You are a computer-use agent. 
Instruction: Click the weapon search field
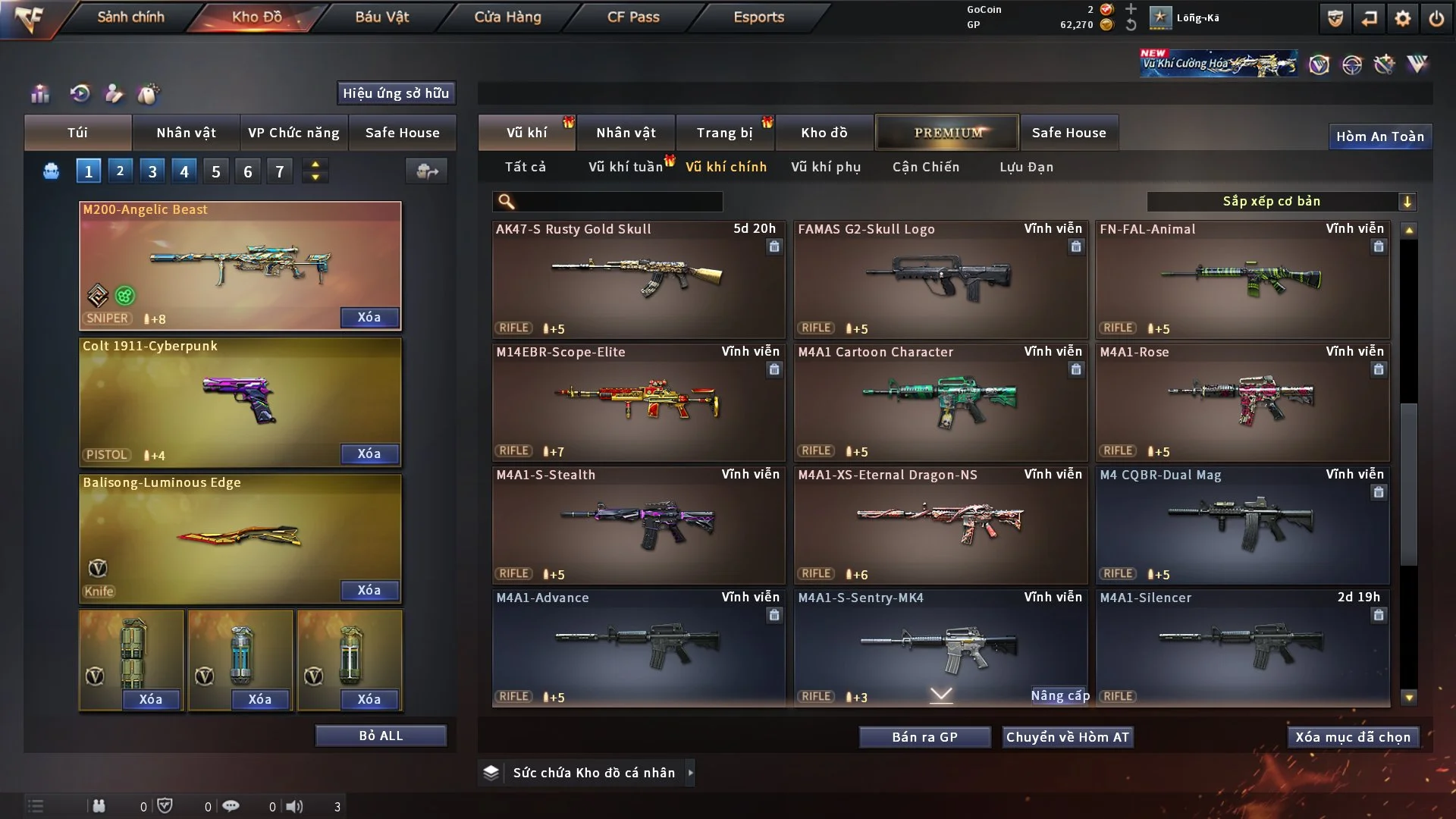pos(618,202)
